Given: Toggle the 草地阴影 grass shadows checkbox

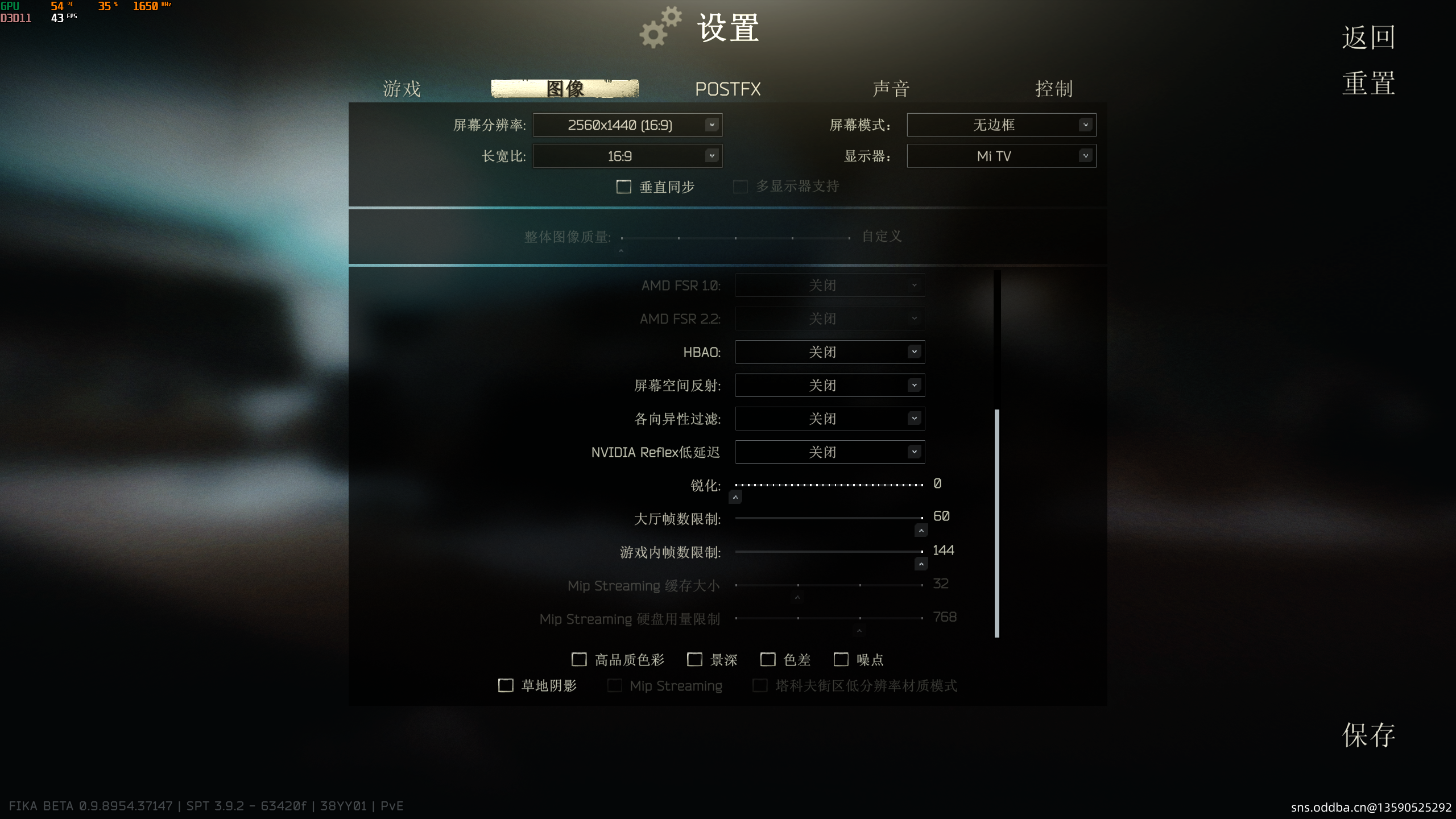Looking at the screenshot, I should click(x=506, y=685).
